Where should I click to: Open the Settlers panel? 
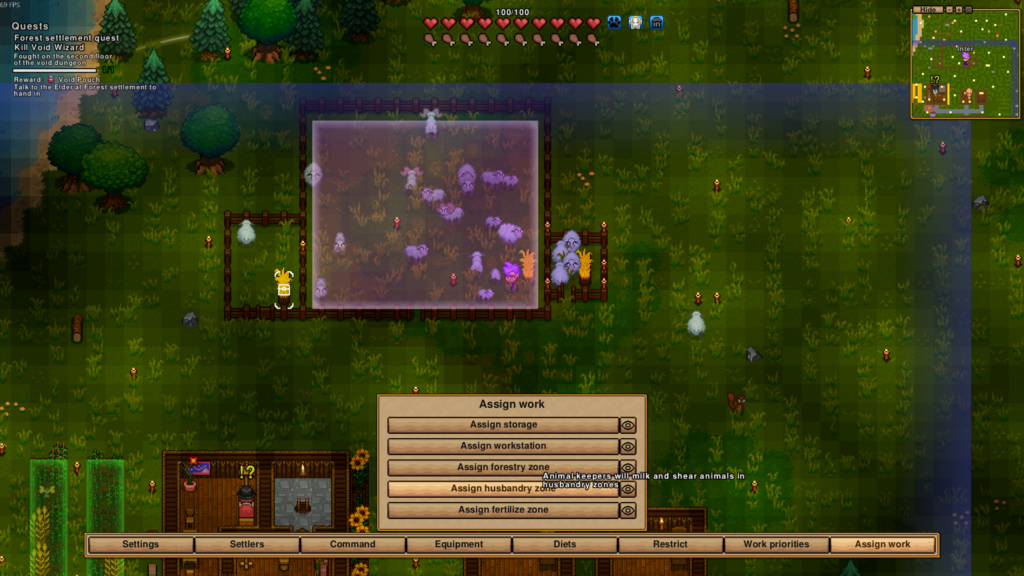click(247, 544)
